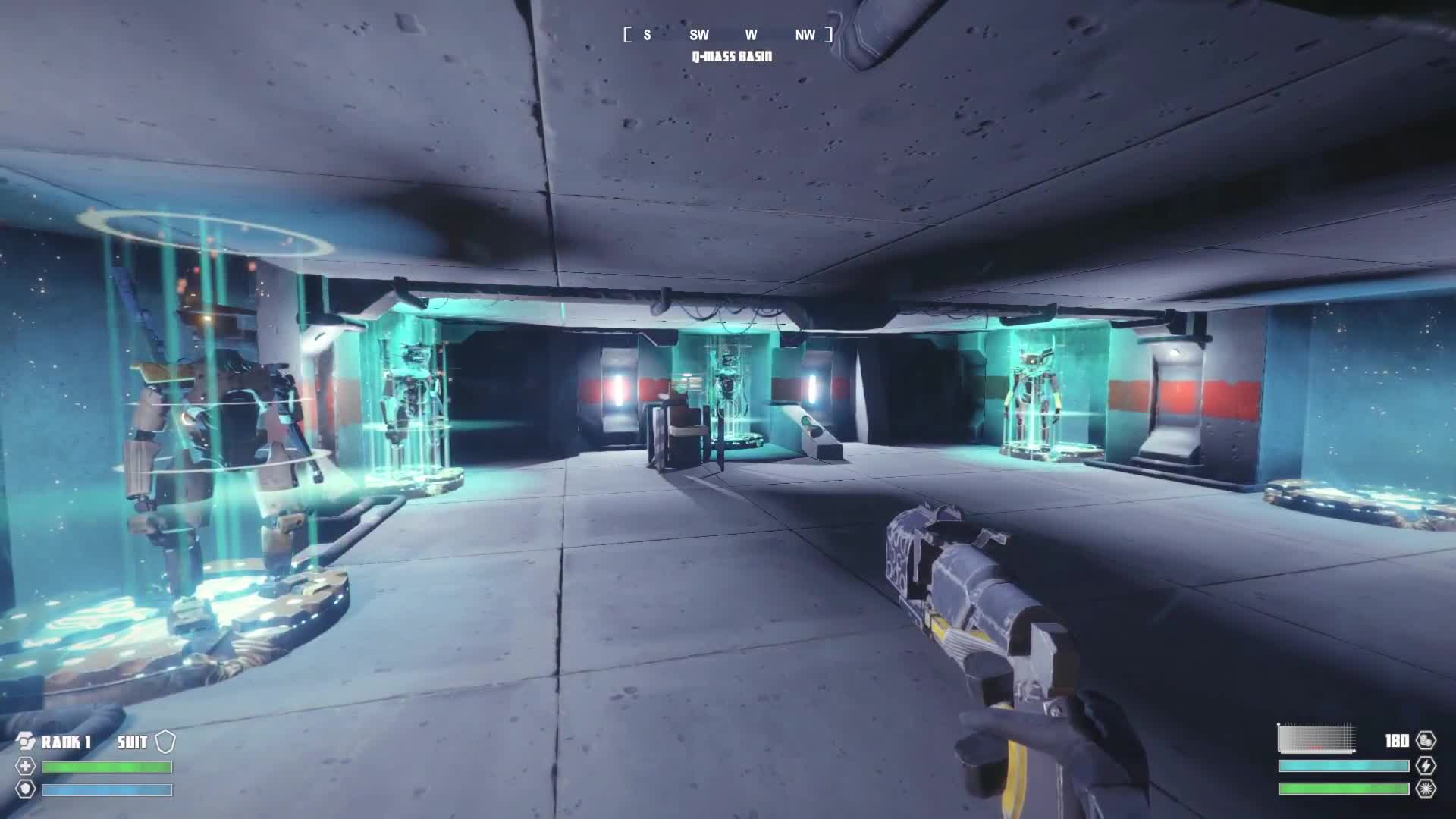Click the starburst hexagon icon

click(1426, 789)
